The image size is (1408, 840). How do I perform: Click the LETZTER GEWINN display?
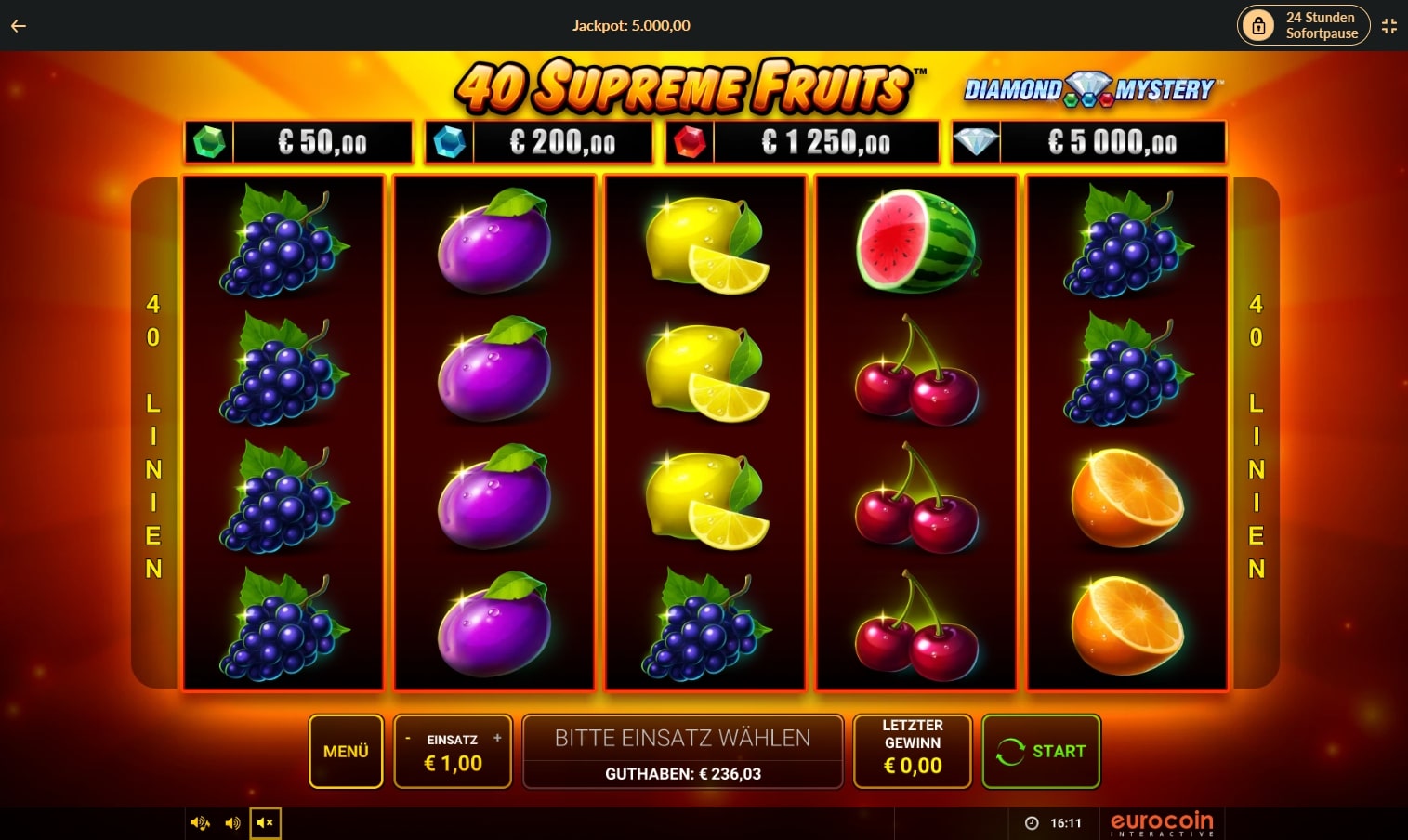[x=912, y=751]
